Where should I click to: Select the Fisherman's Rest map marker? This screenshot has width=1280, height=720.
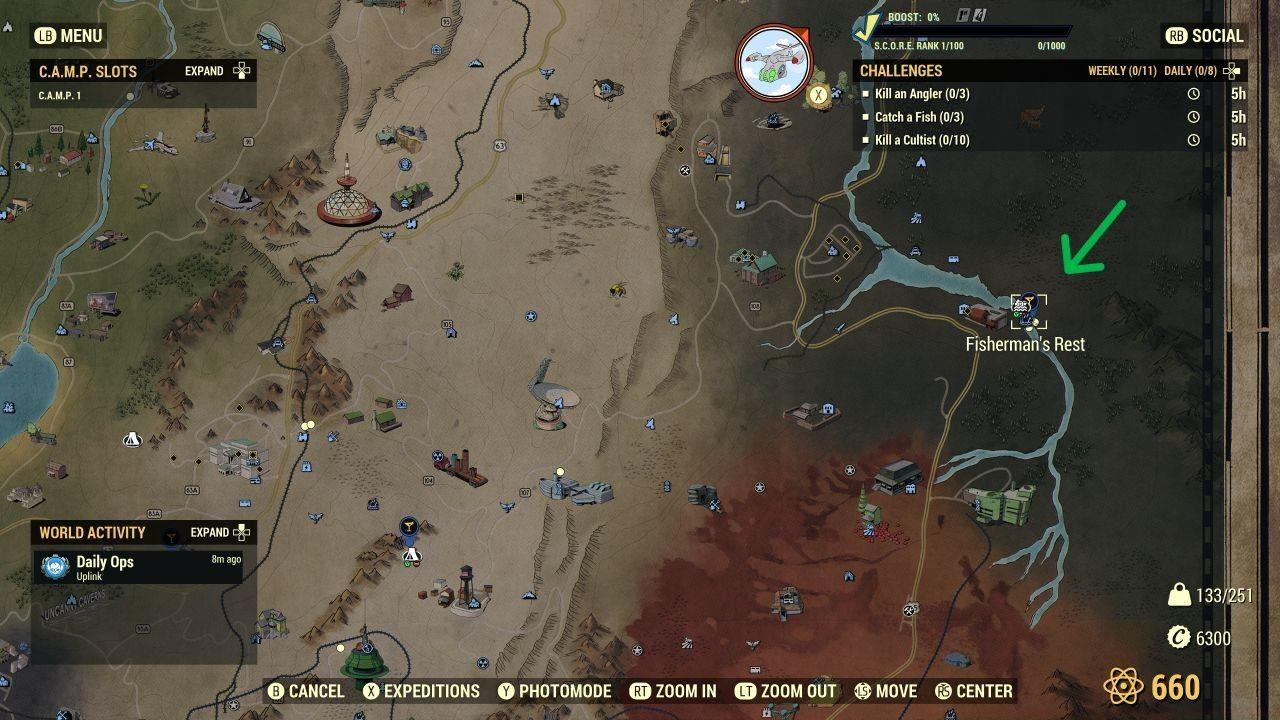(1022, 307)
